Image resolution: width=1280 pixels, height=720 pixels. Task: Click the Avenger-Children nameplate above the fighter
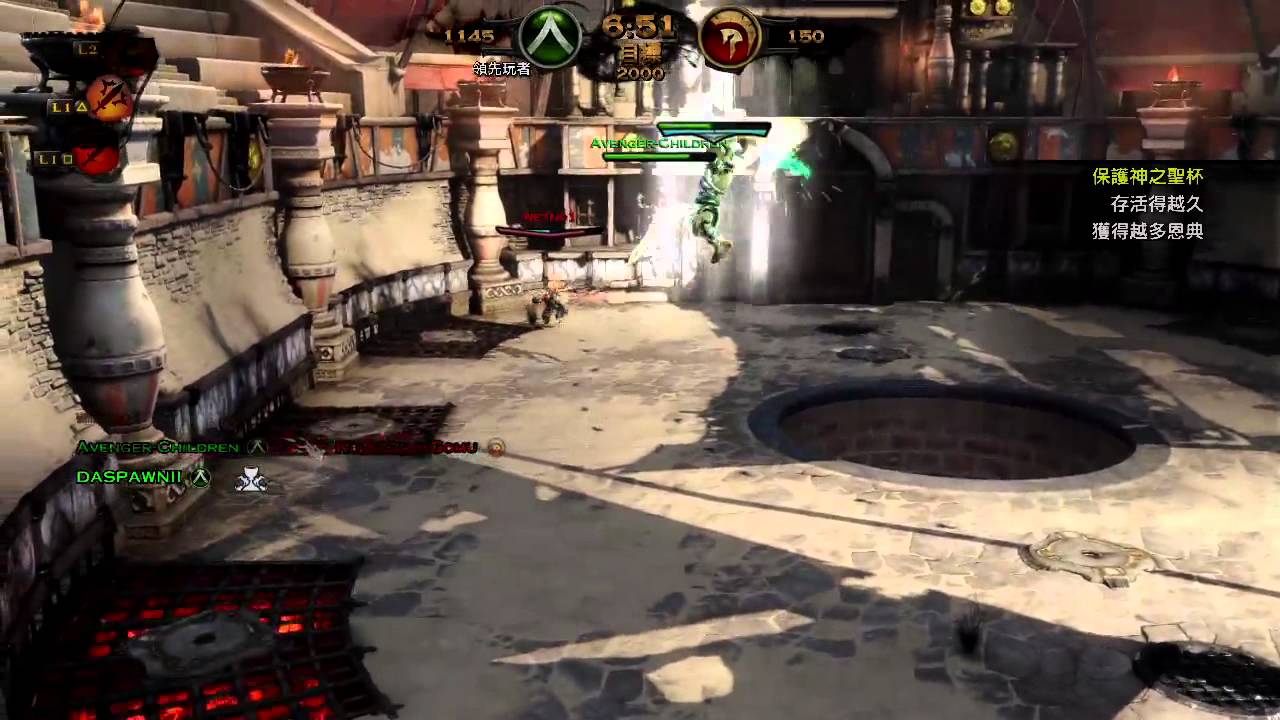[658, 143]
